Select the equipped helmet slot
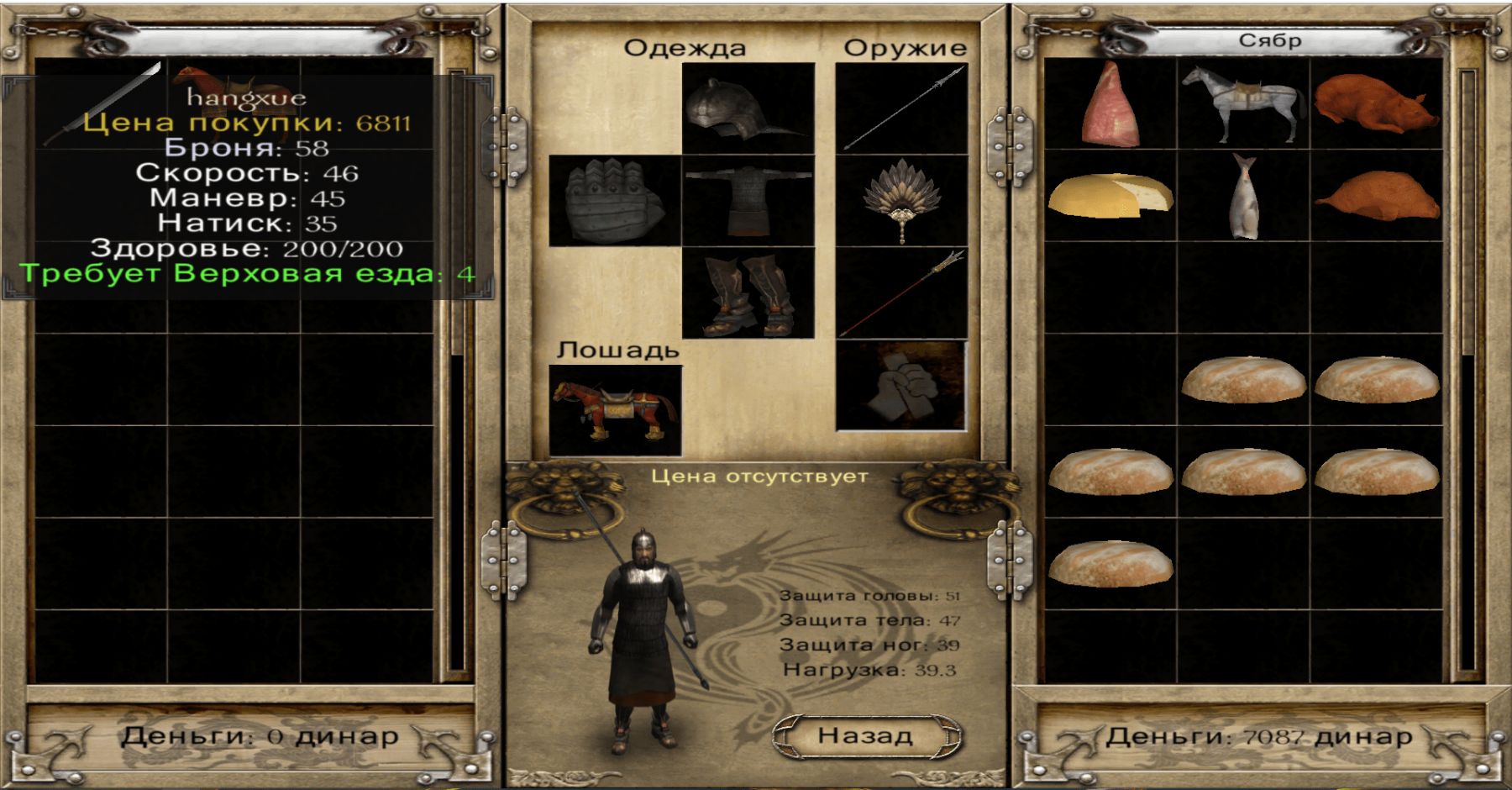This screenshot has height=790, width=1512. [748, 108]
